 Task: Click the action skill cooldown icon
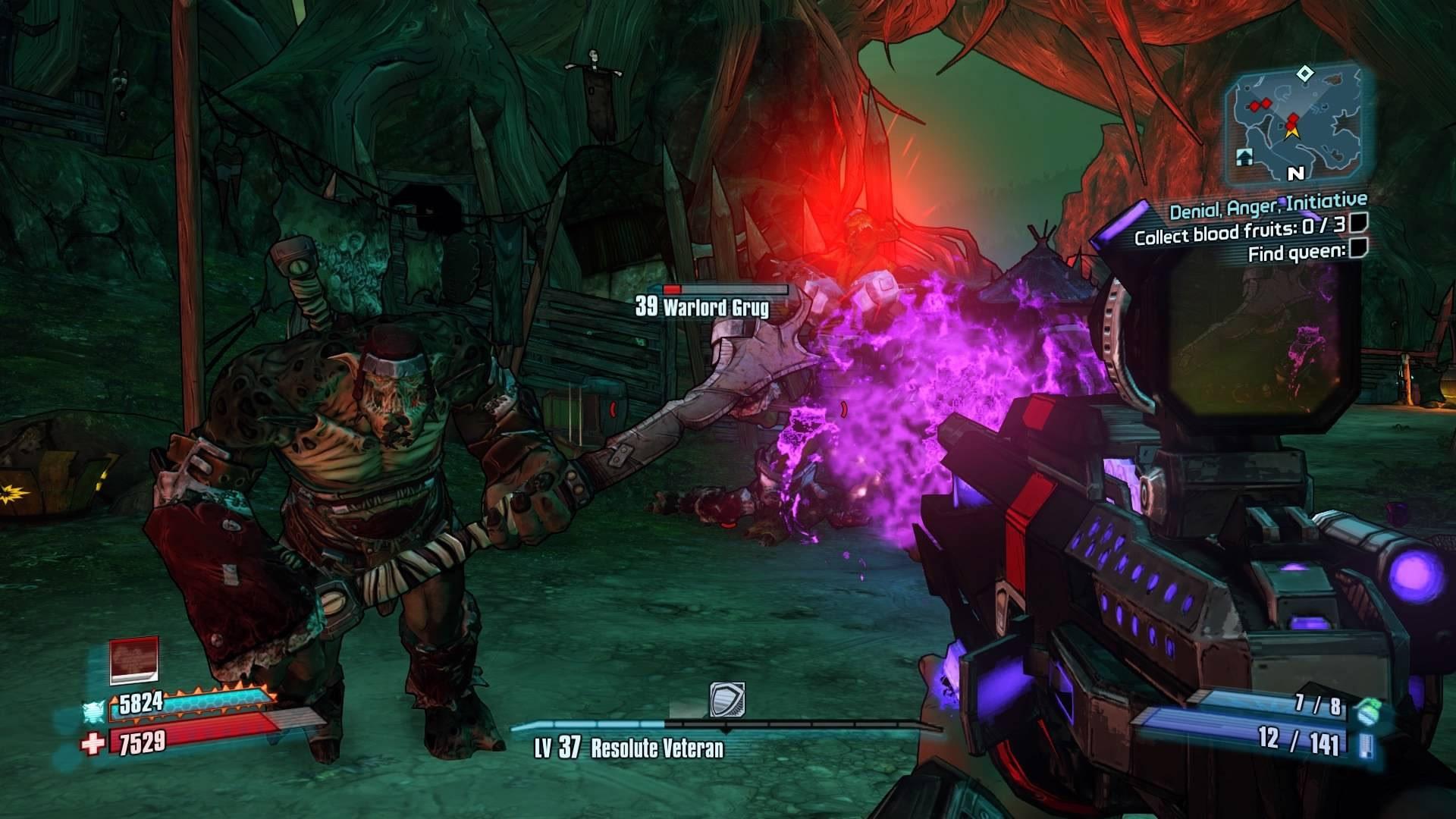pyautogui.click(x=134, y=661)
